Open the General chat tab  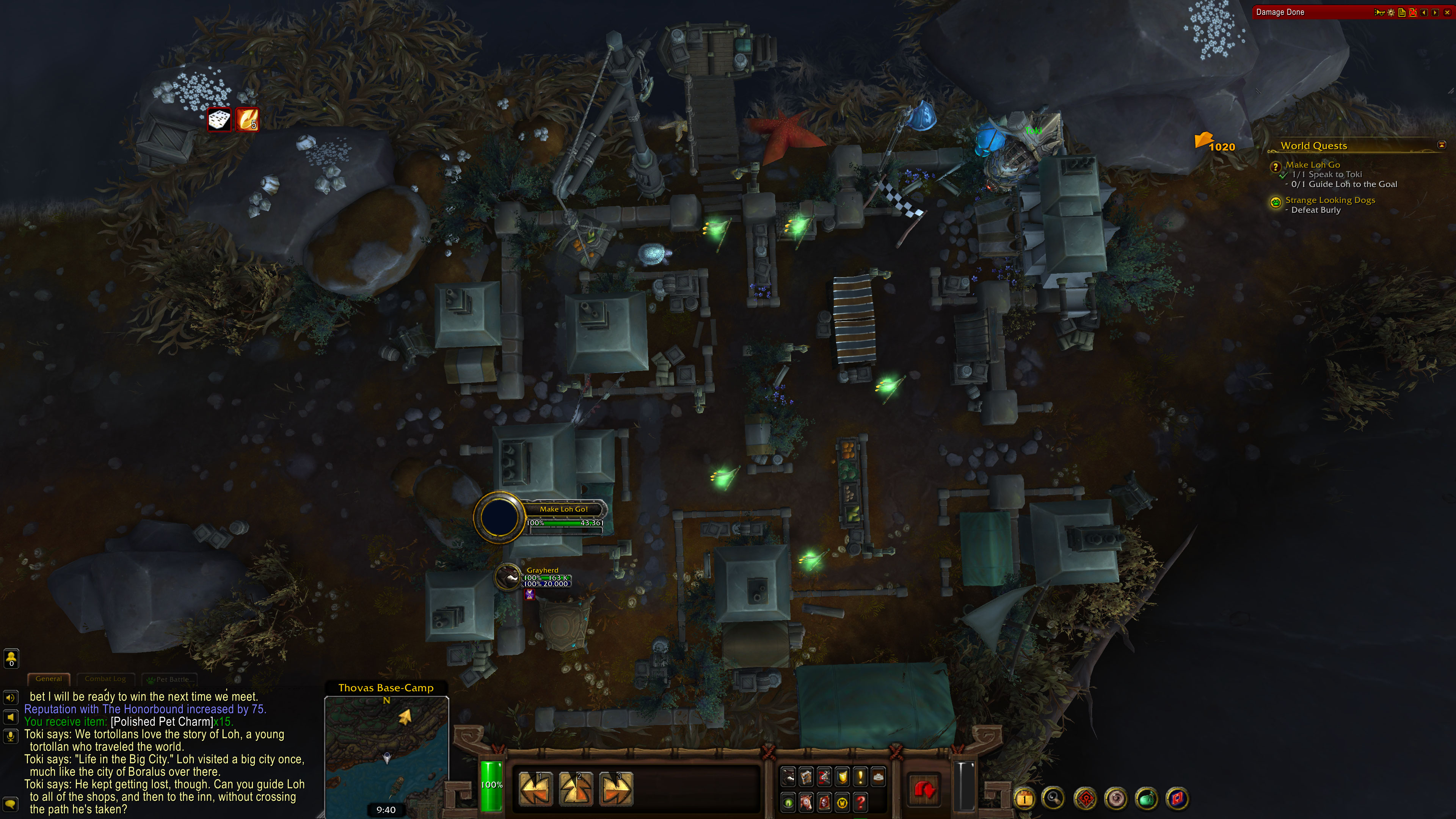[49, 679]
